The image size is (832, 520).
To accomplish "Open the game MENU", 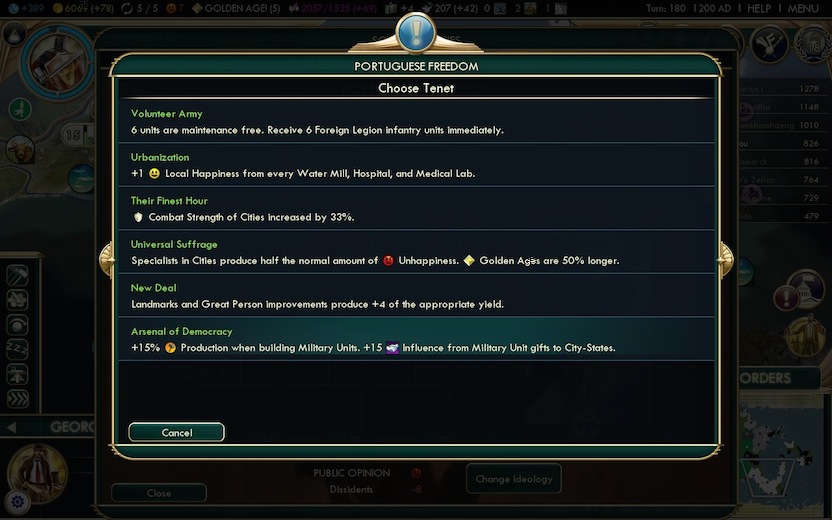I will pyautogui.click(x=803, y=8).
